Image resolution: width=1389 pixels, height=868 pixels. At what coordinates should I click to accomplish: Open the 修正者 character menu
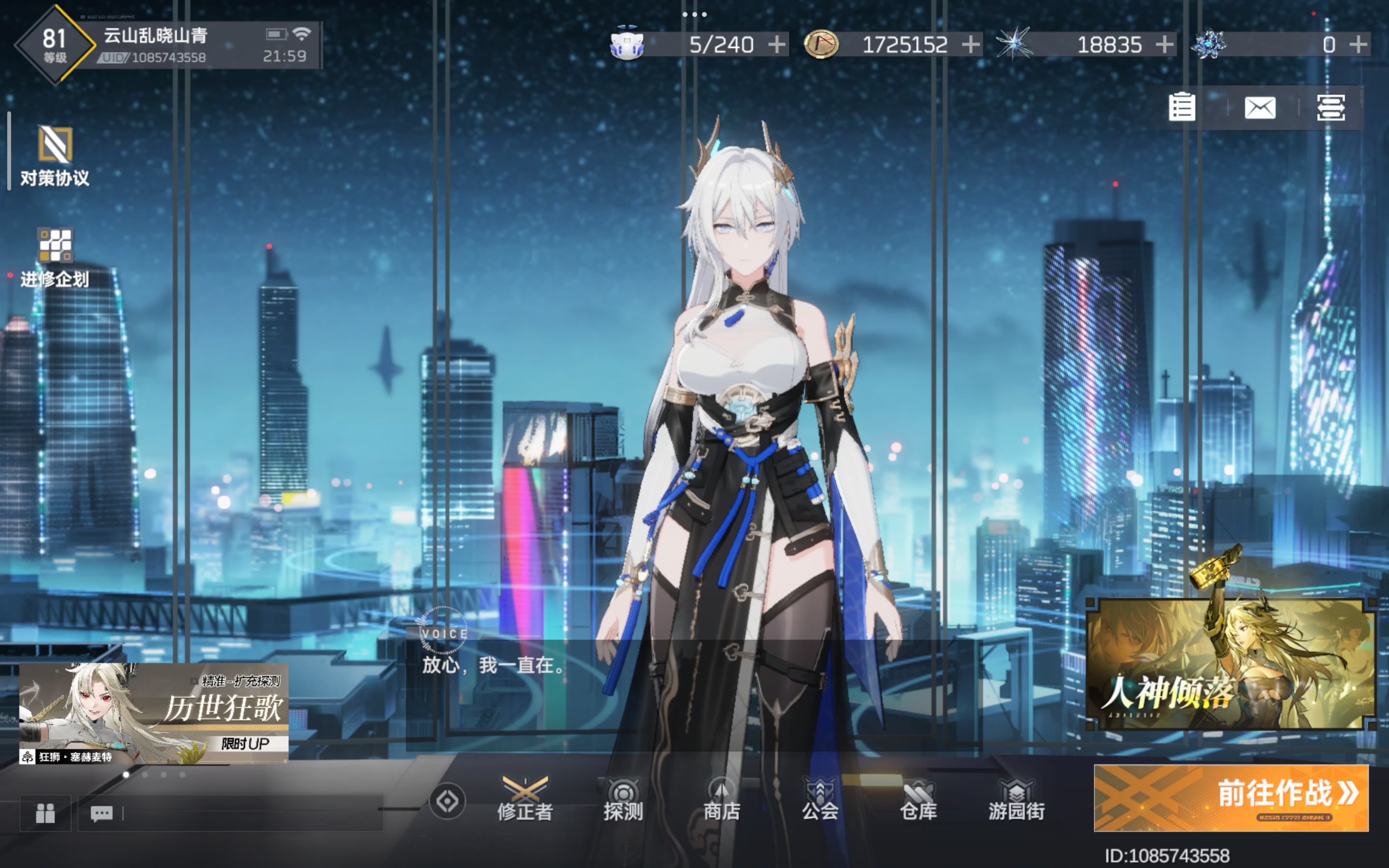[x=525, y=799]
